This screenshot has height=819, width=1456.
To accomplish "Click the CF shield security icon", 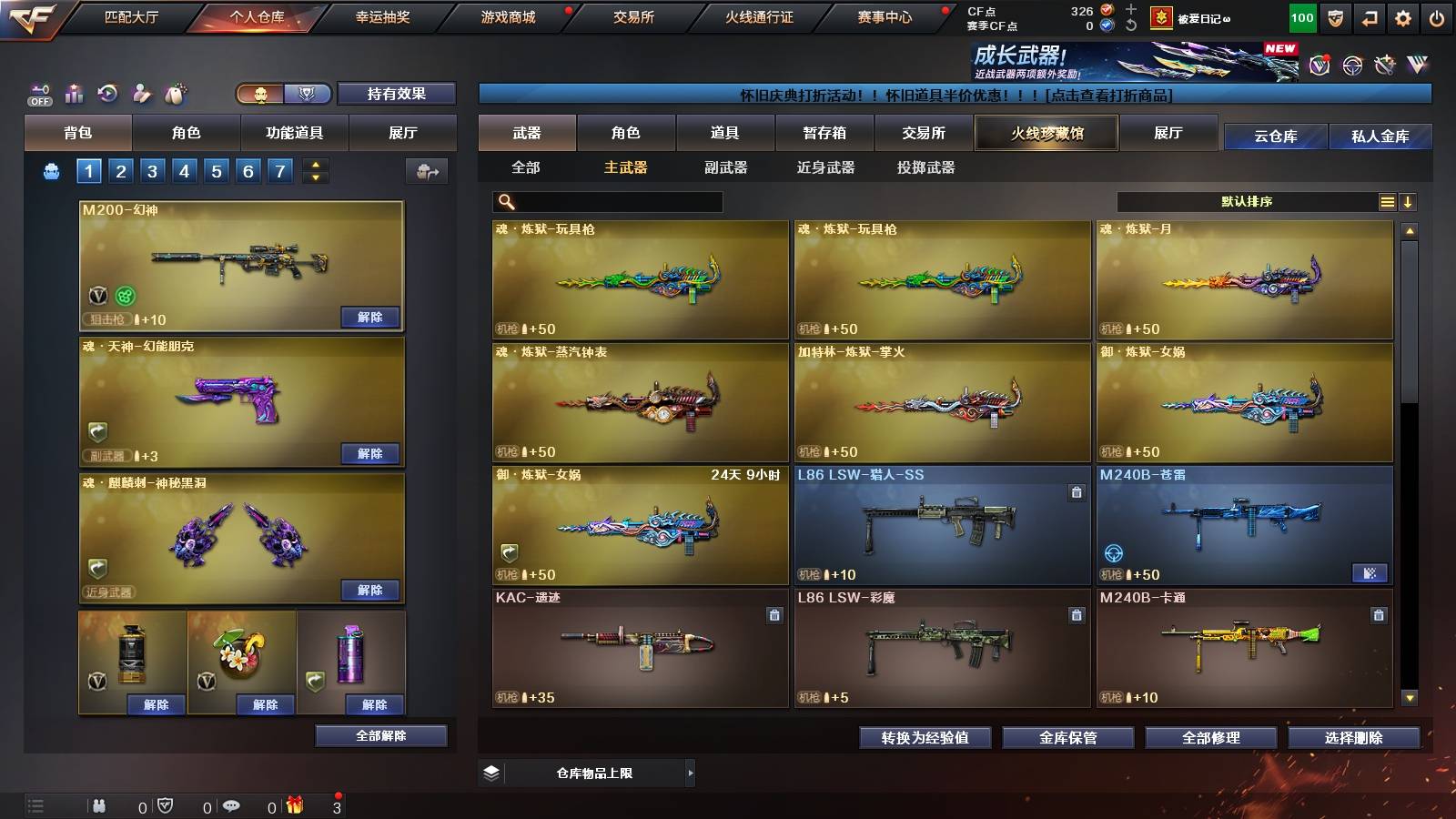I will (x=1338, y=18).
